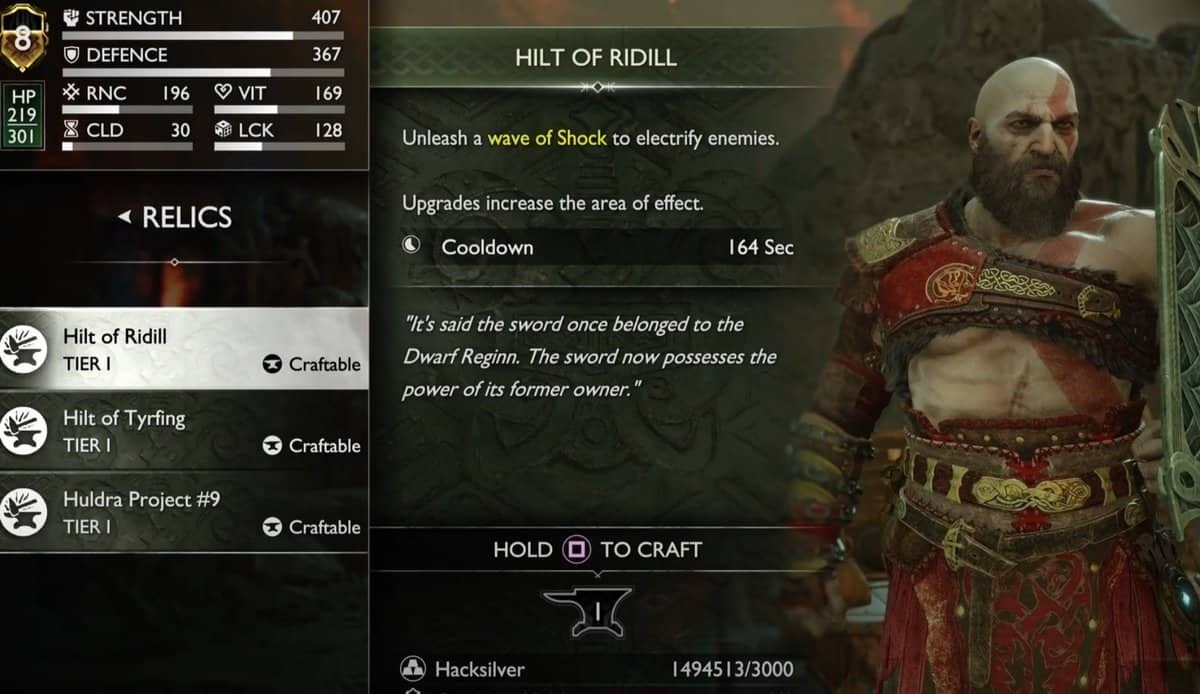The height and width of the screenshot is (694, 1200).
Task: Click the Hacksilver crafting cost row
Action: (598, 668)
